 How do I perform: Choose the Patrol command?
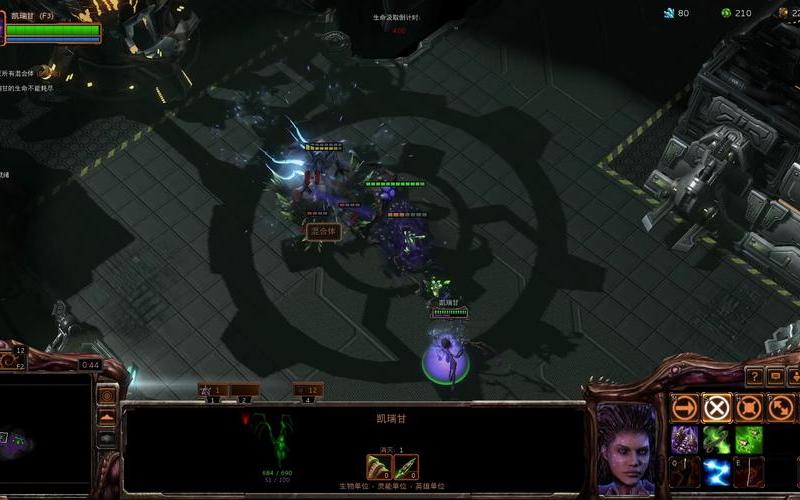pyautogui.click(x=780, y=407)
